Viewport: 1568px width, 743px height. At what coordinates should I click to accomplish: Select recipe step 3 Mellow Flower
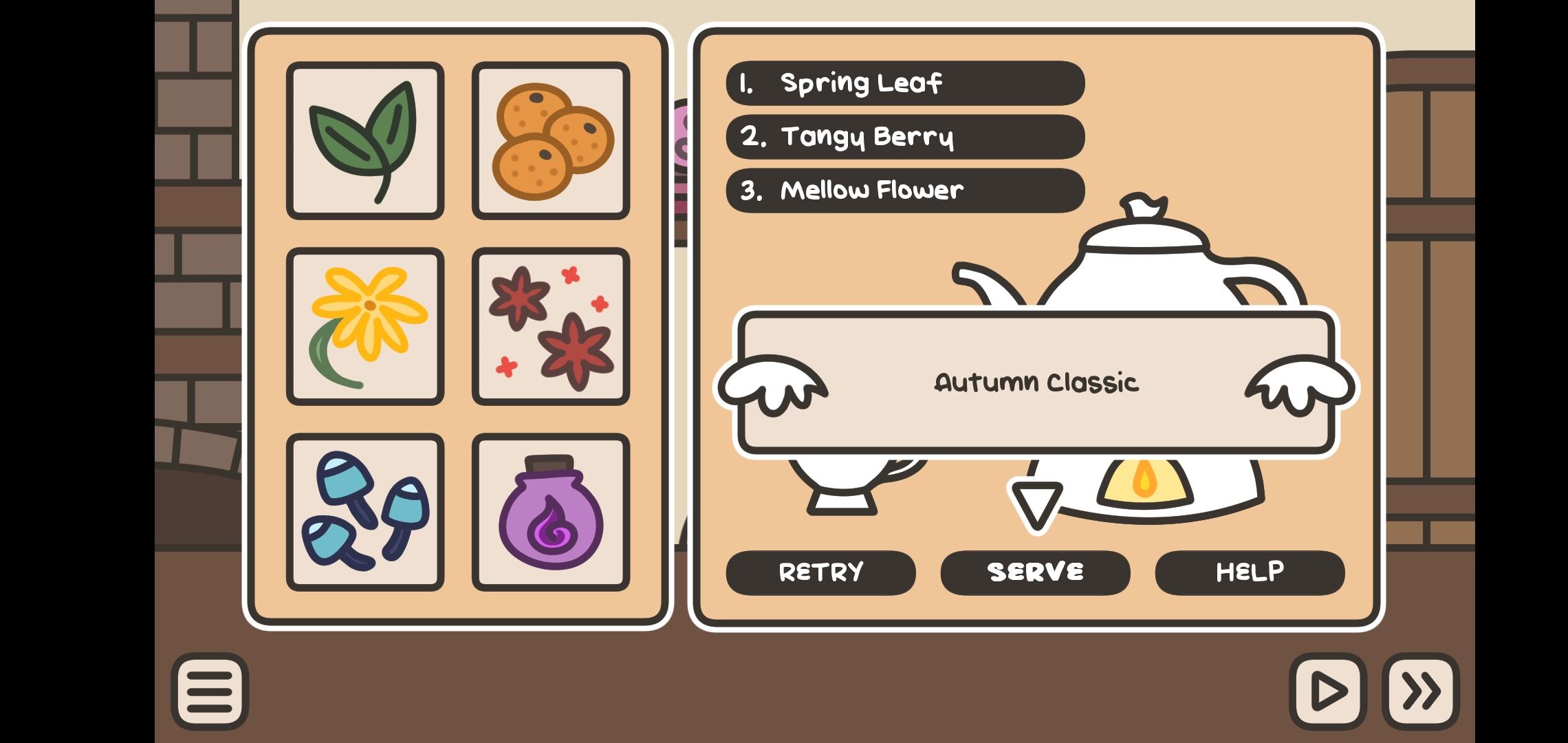[904, 191]
